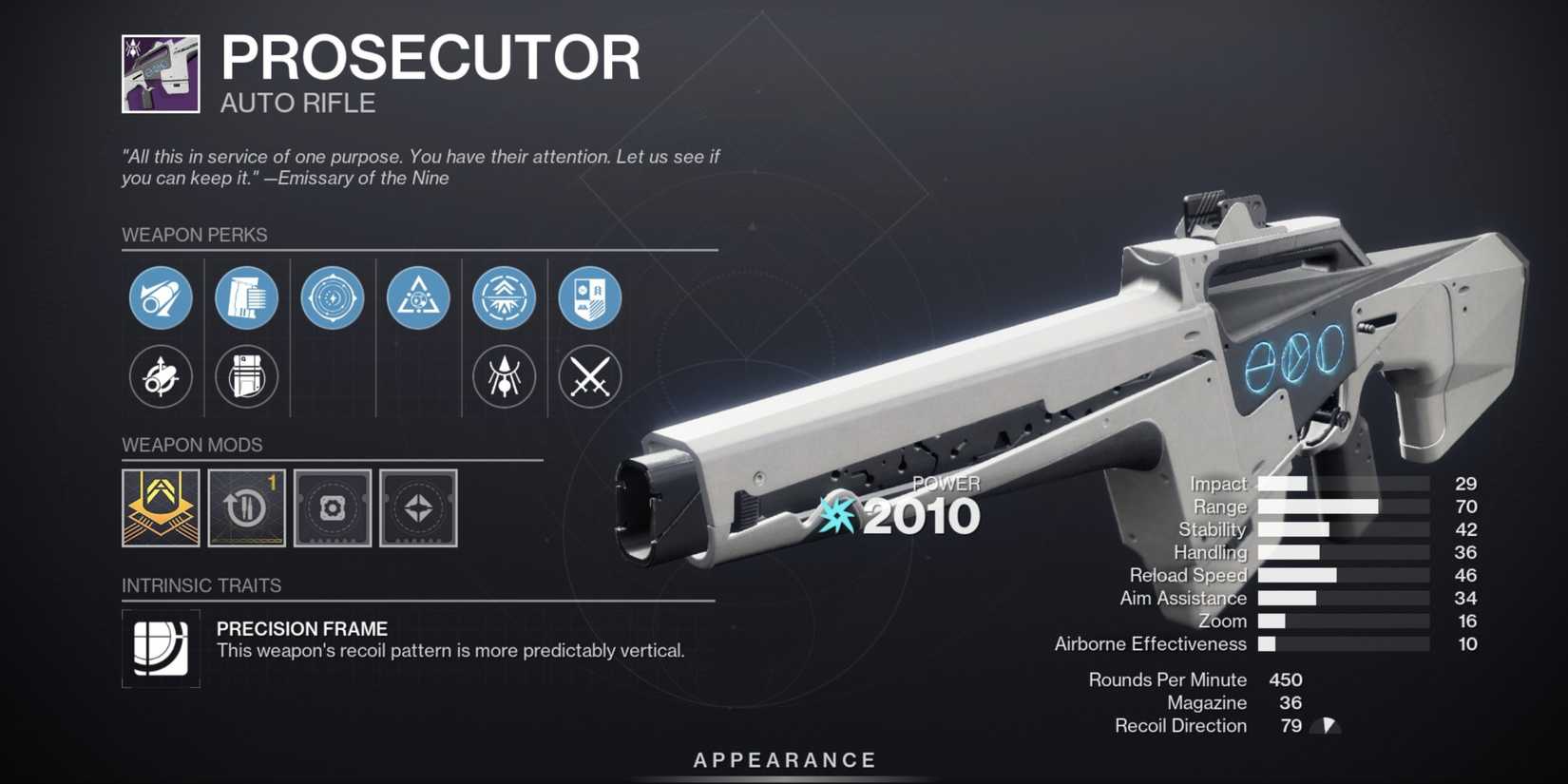Select the spider-shaped perk icon

(x=503, y=376)
